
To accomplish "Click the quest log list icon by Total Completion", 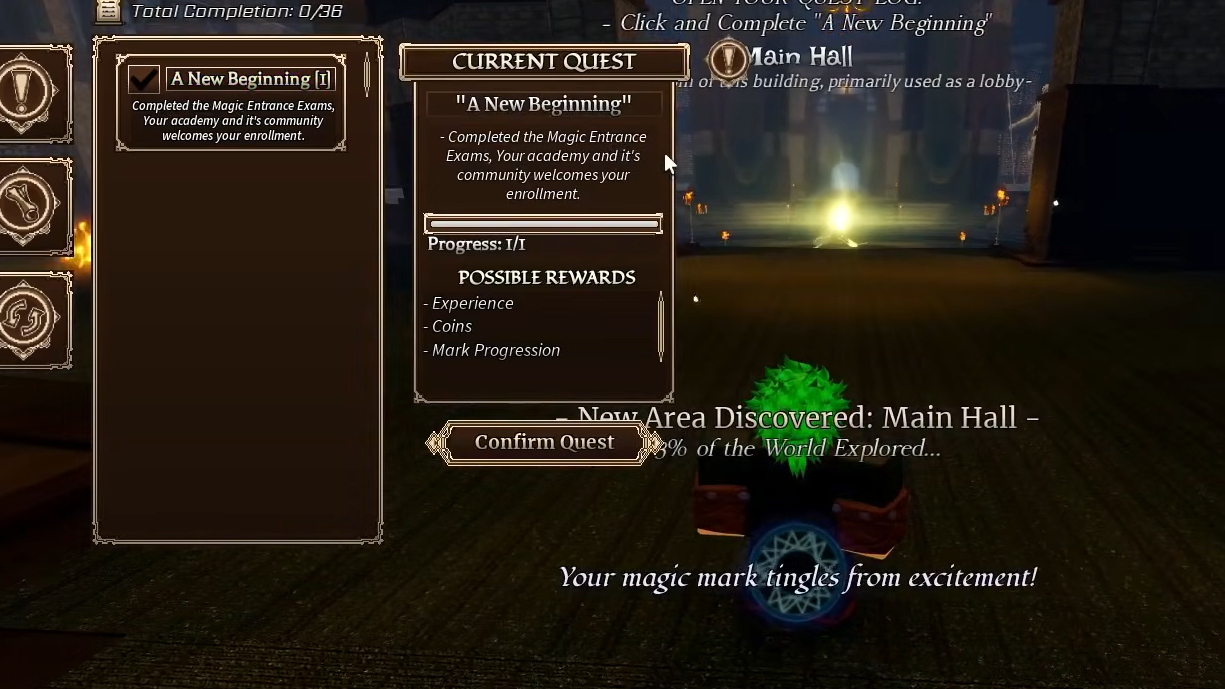I will coord(109,11).
